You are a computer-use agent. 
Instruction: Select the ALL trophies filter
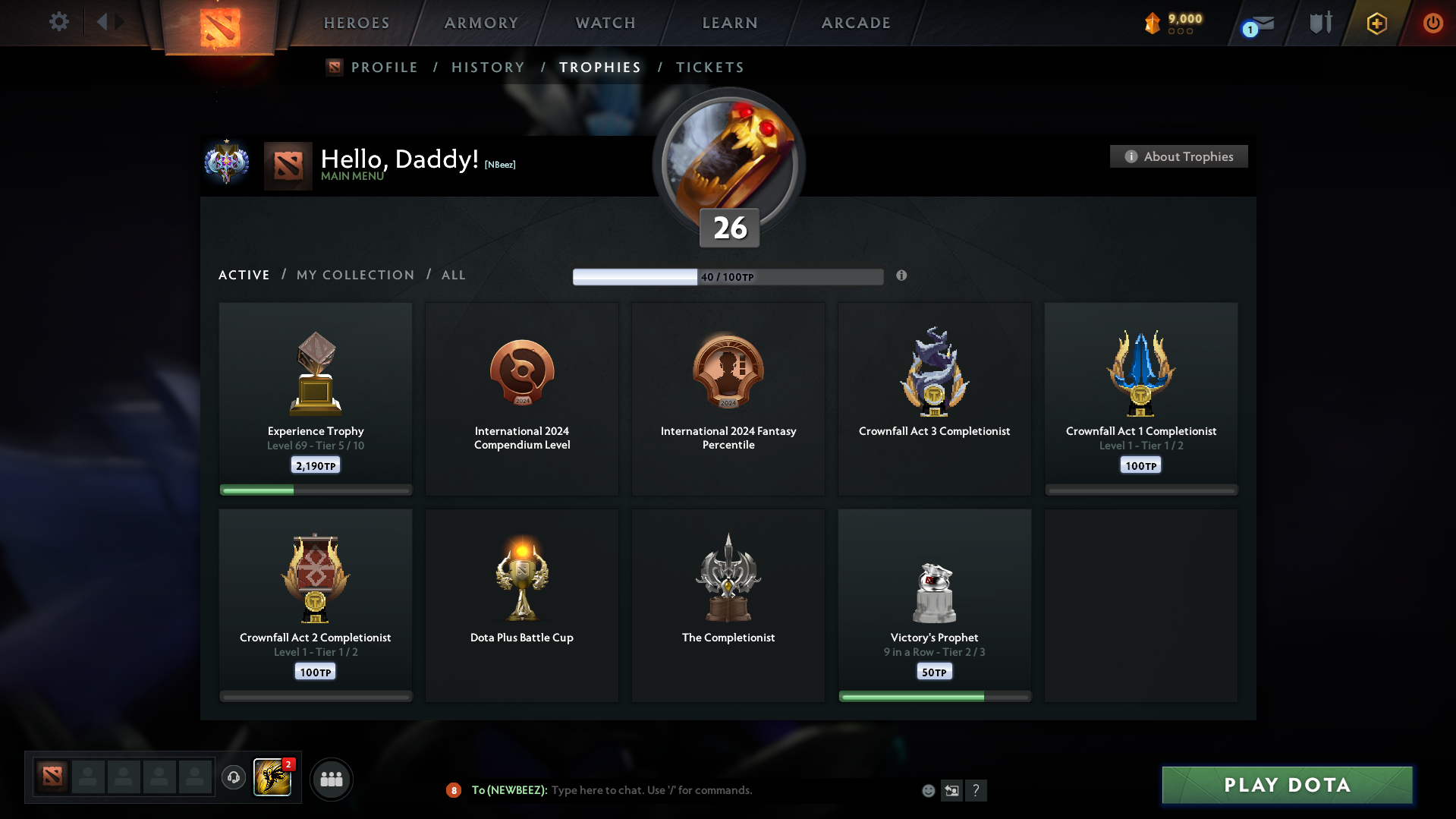[x=453, y=275]
